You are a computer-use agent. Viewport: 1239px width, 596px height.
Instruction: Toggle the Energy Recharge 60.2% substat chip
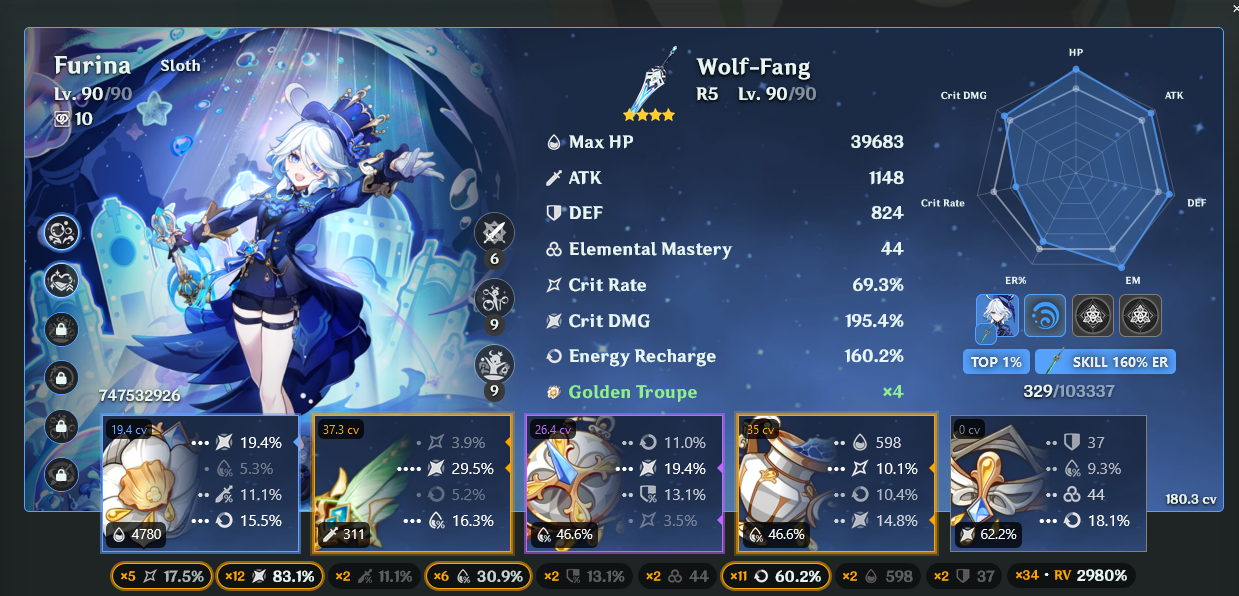click(x=775, y=576)
